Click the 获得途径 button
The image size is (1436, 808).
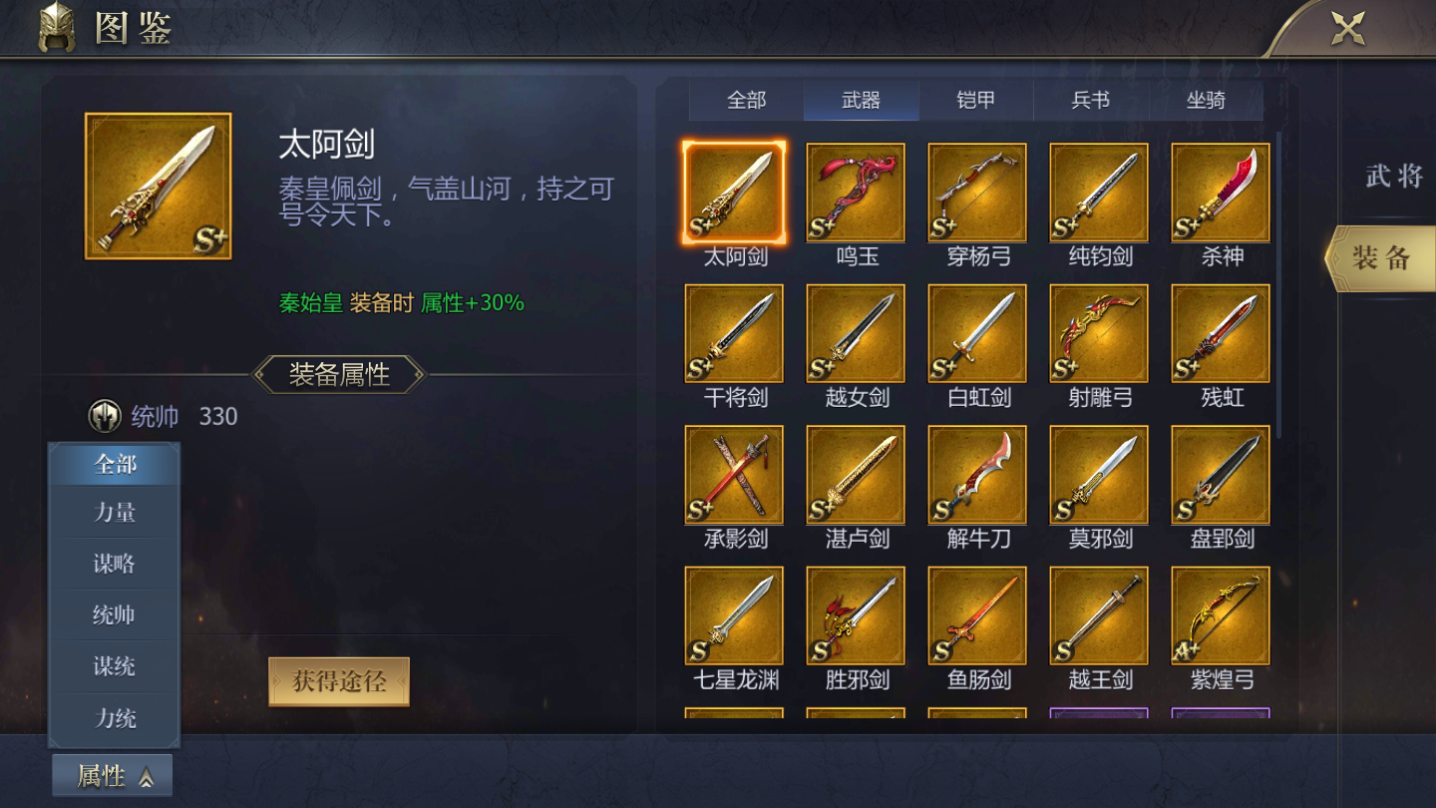pyautogui.click(x=339, y=678)
